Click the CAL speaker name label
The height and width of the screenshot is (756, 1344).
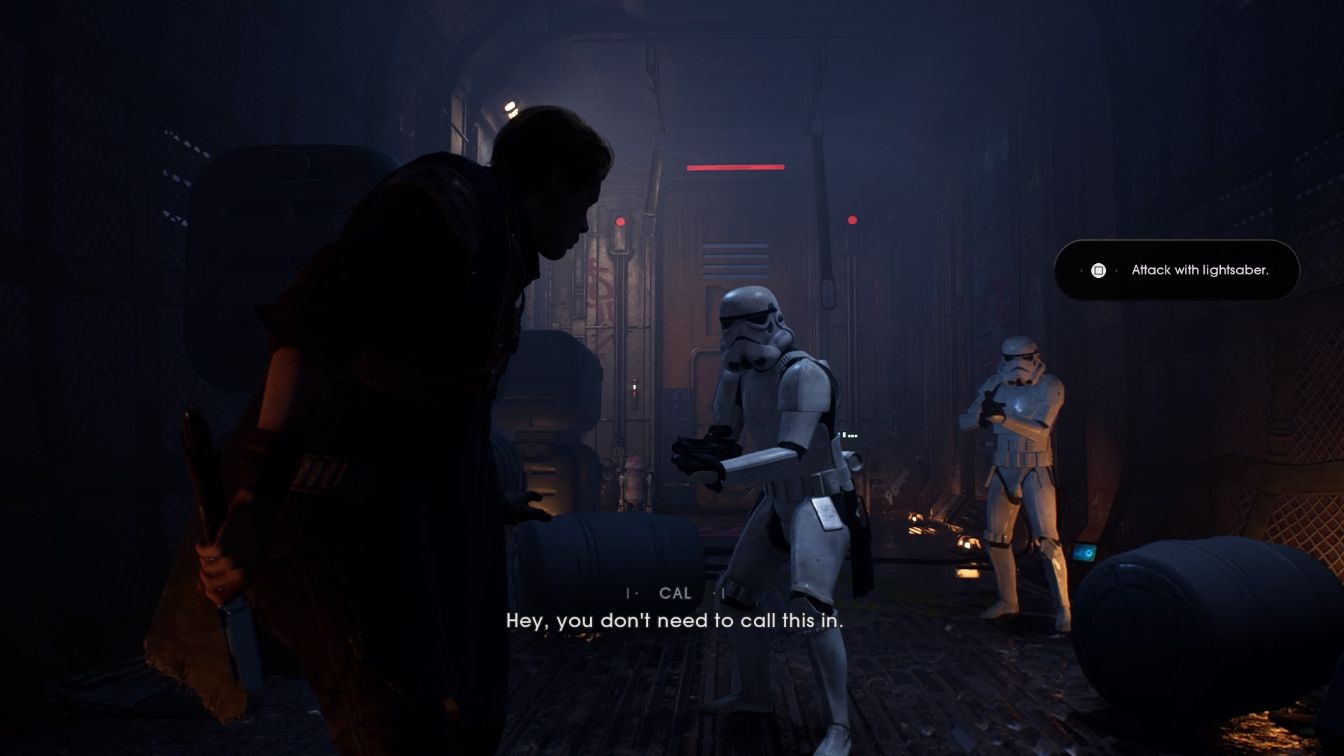click(x=673, y=593)
